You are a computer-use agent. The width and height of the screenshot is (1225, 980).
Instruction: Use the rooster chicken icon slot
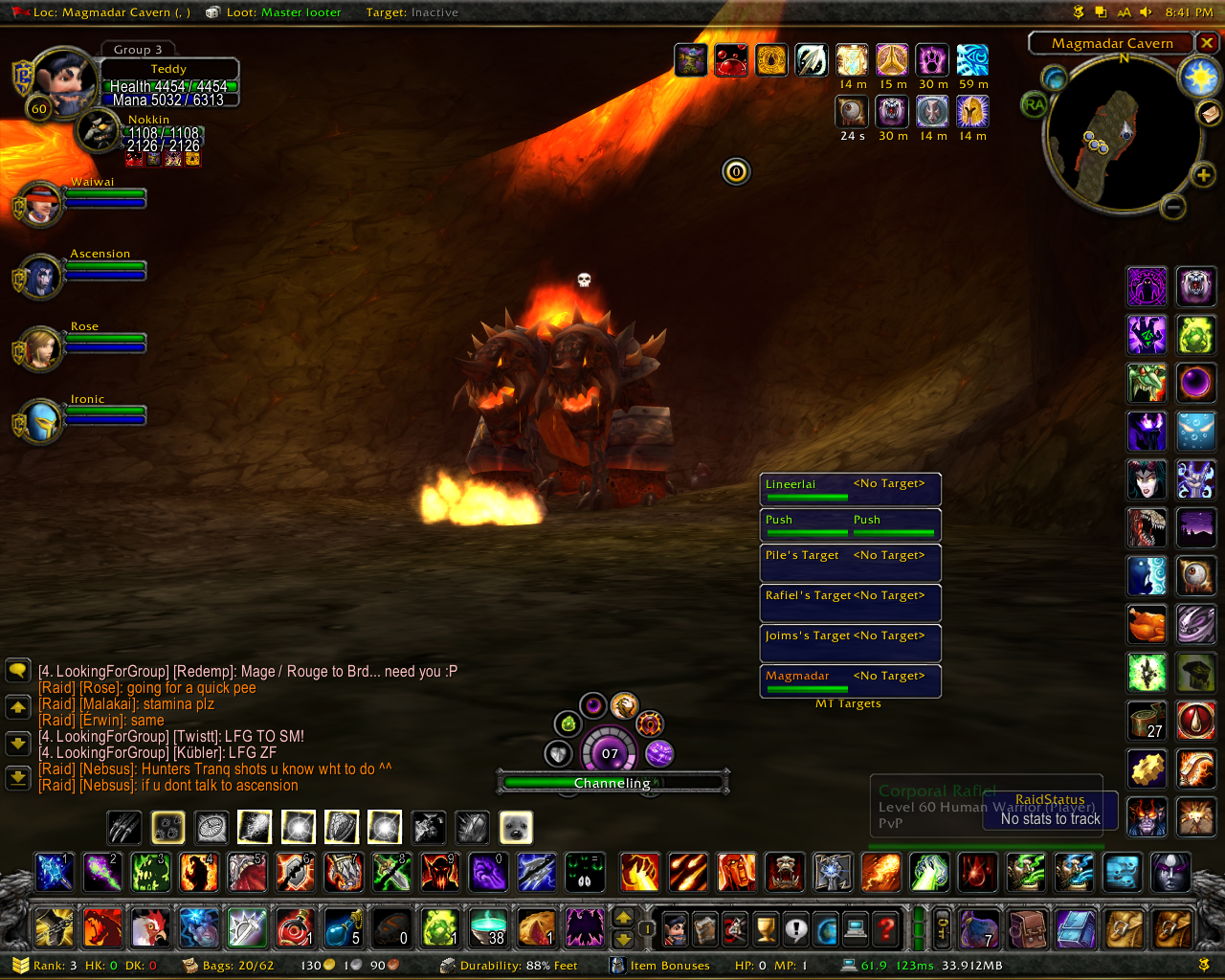[x=150, y=927]
